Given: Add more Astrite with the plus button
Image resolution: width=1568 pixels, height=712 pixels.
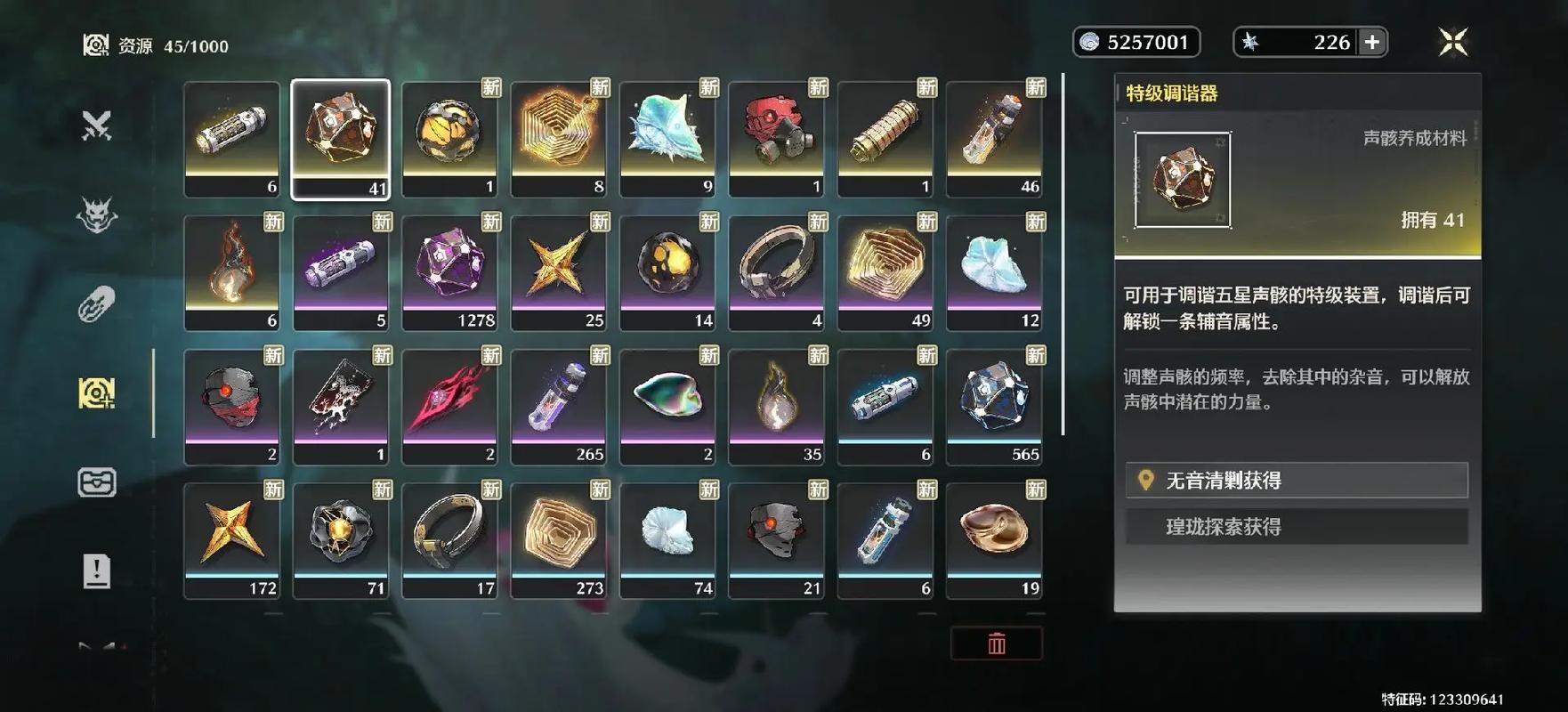Looking at the screenshot, I should pos(1372,42).
